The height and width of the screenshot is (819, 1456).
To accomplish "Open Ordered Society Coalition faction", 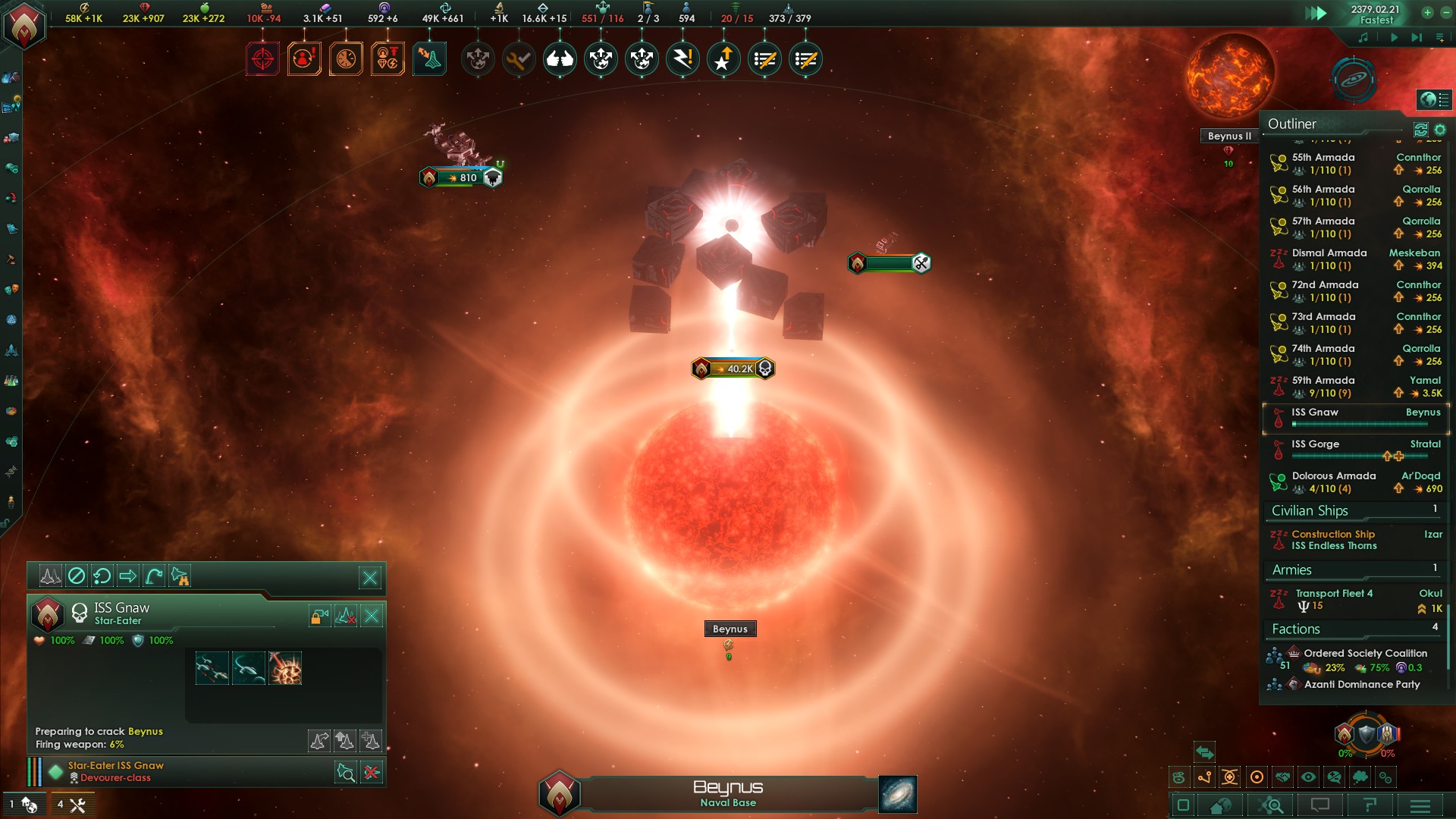I will point(1364,653).
